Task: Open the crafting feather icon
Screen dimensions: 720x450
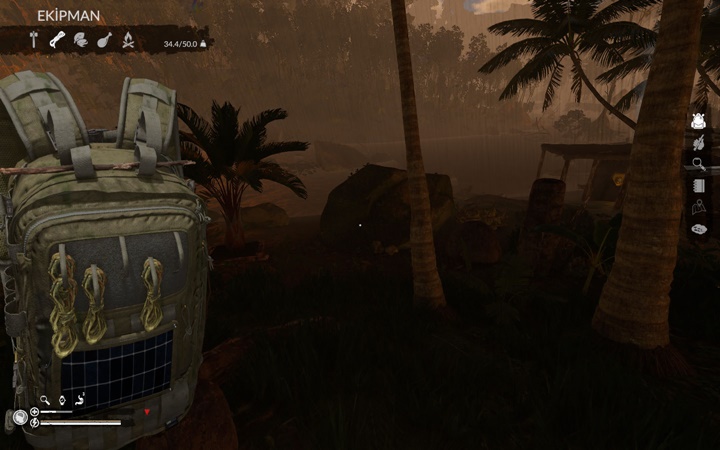Action: (699, 143)
